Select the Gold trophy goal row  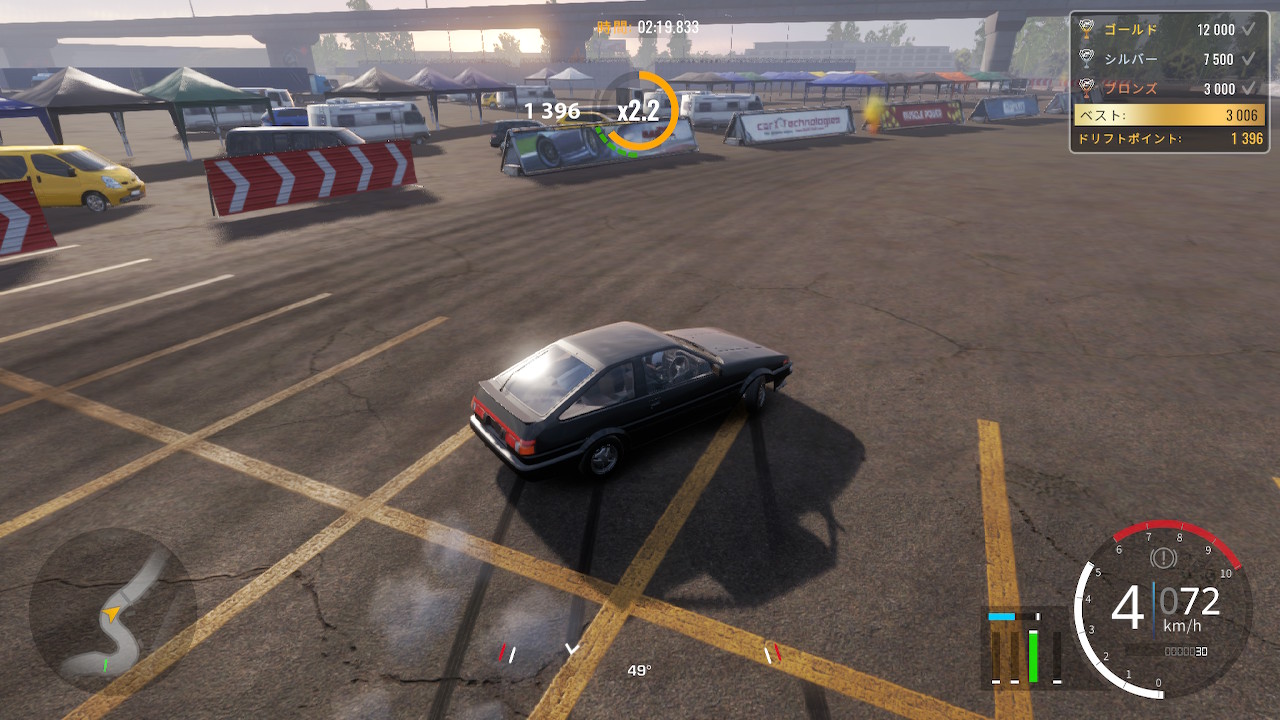(x=1168, y=30)
